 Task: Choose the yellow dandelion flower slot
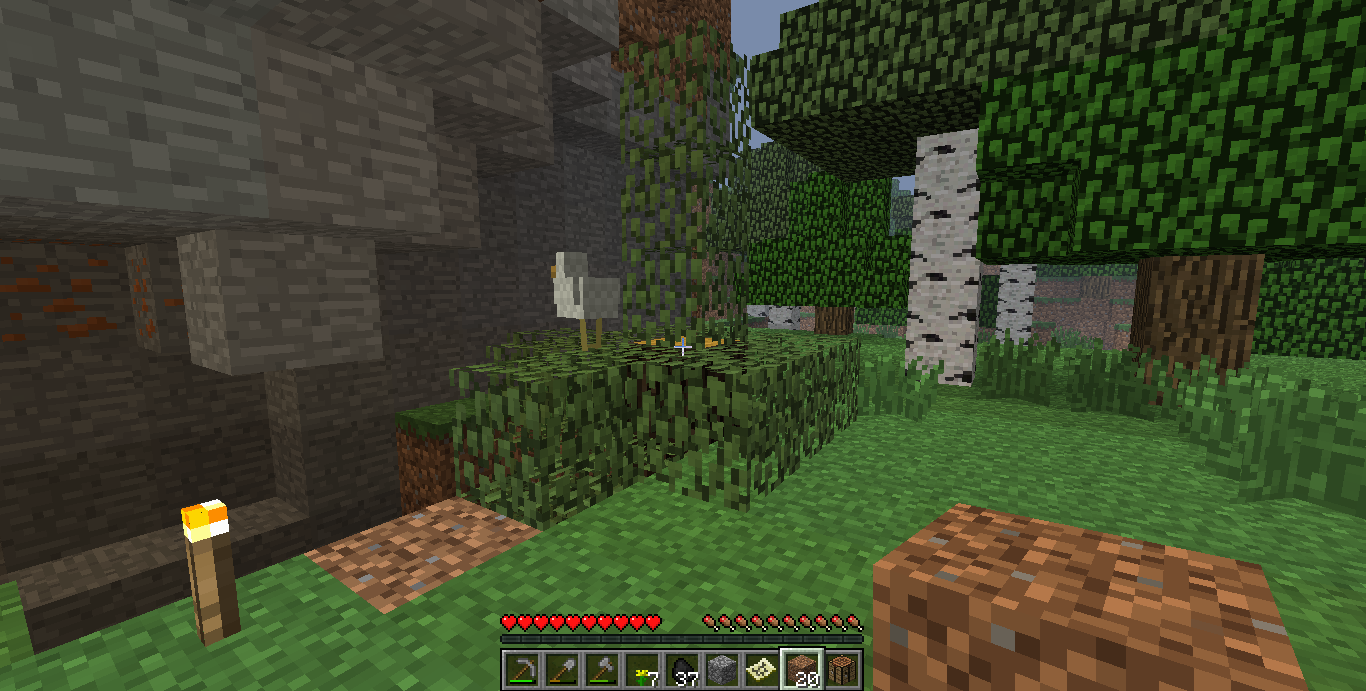point(641,668)
